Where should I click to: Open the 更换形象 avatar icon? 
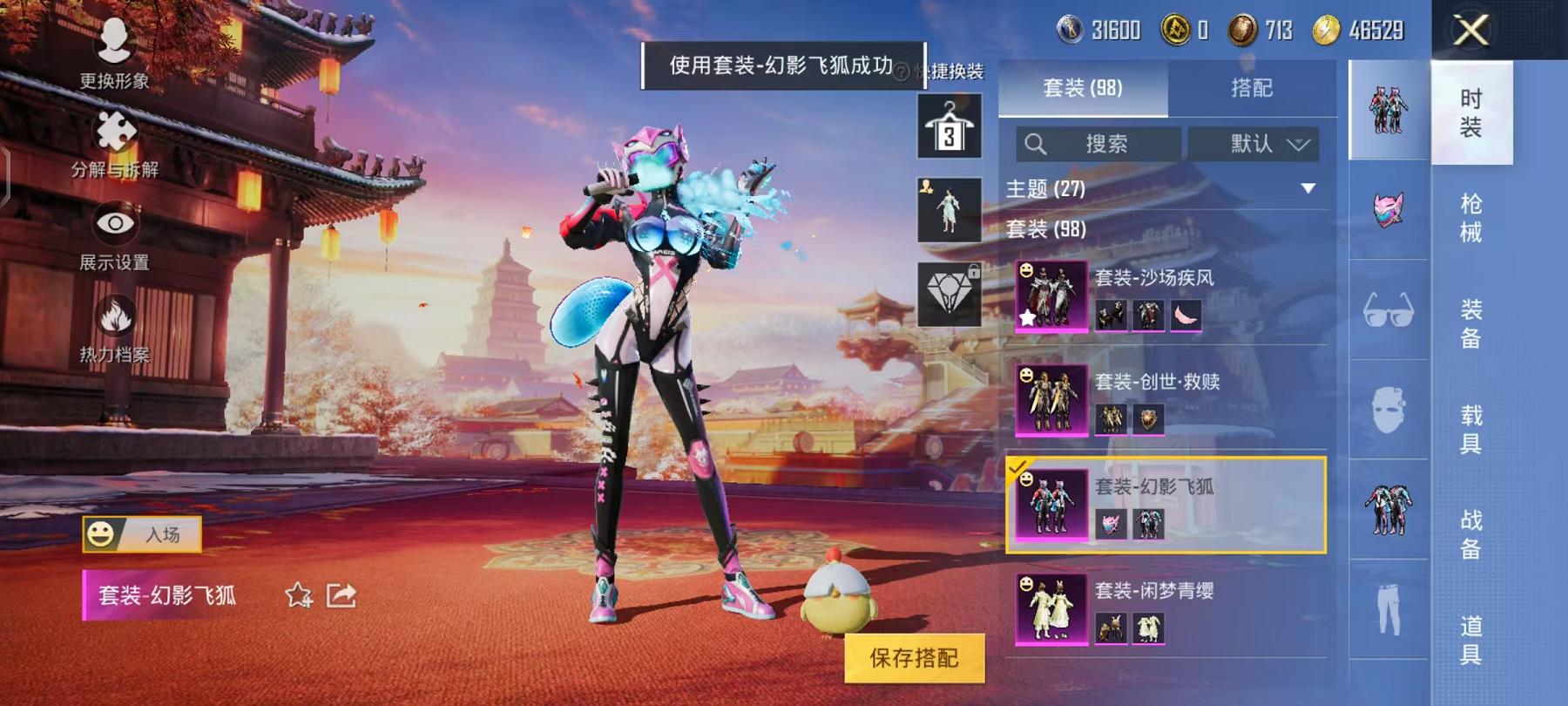tap(118, 41)
